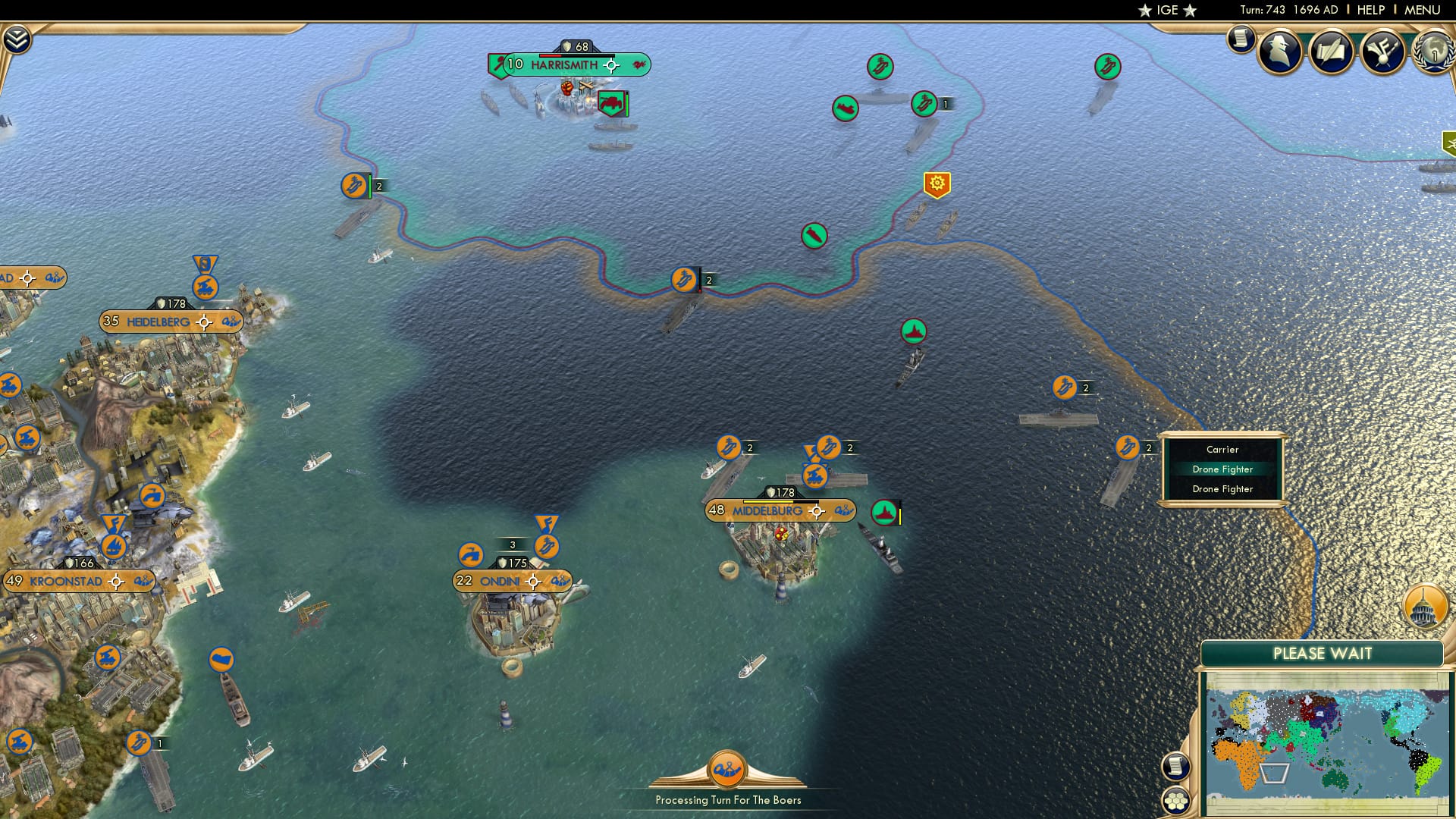Select the green warship unit icon east of Middelburg
Screen dimensions: 1456x819
pos(884,513)
